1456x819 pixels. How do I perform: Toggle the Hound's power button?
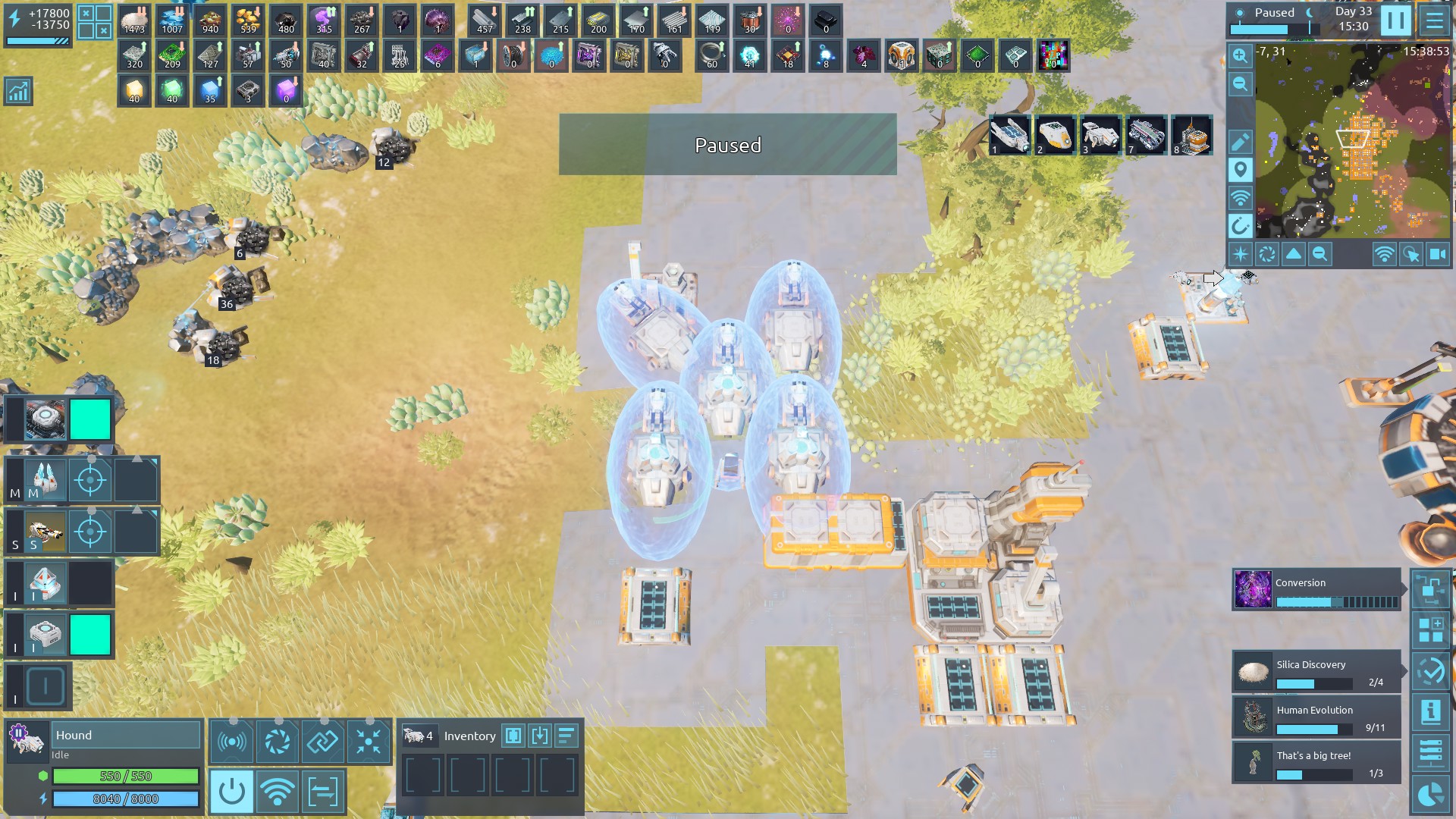(x=232, y=792)
